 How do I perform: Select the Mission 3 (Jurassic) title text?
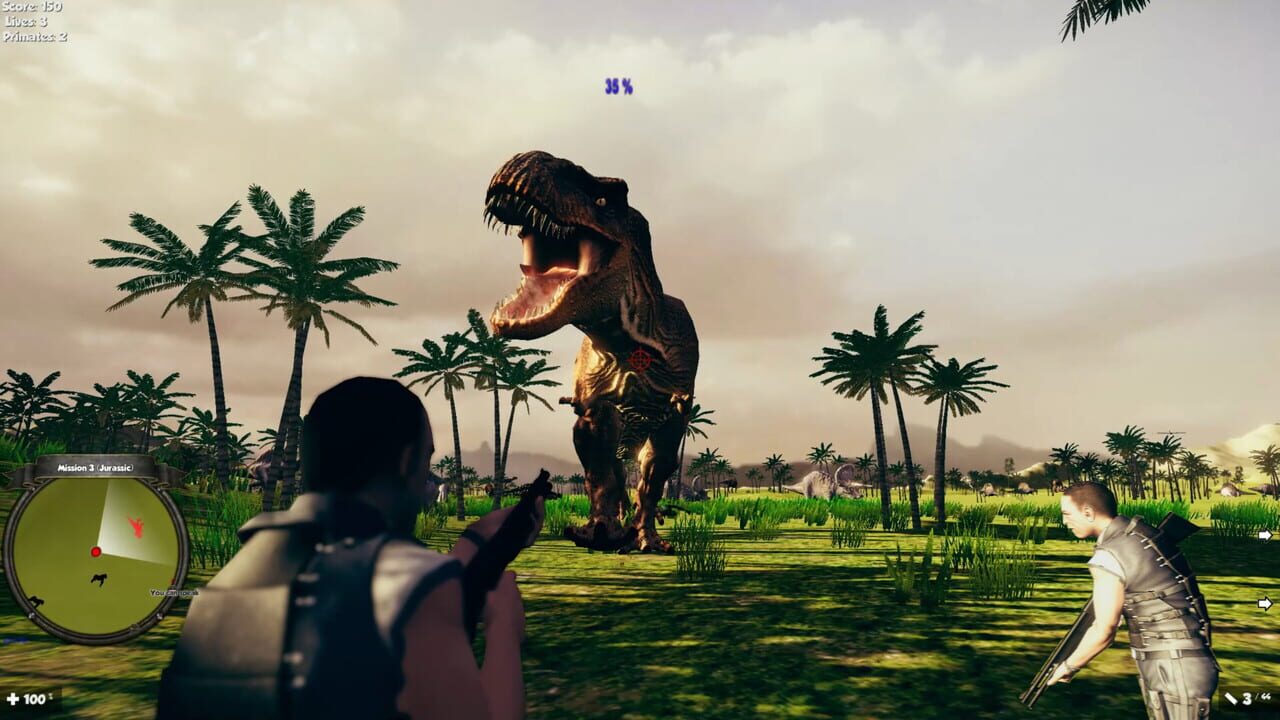coord(95,467)
